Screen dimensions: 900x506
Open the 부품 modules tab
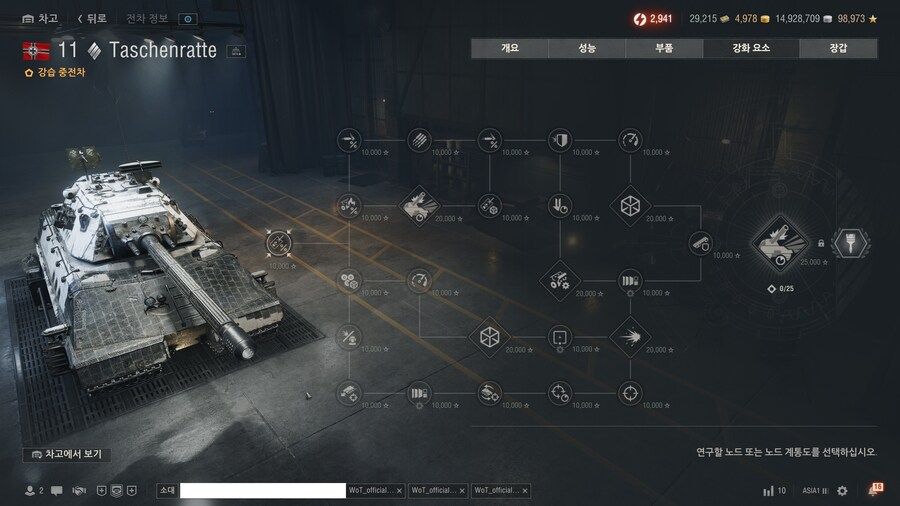tap(664, 48)
